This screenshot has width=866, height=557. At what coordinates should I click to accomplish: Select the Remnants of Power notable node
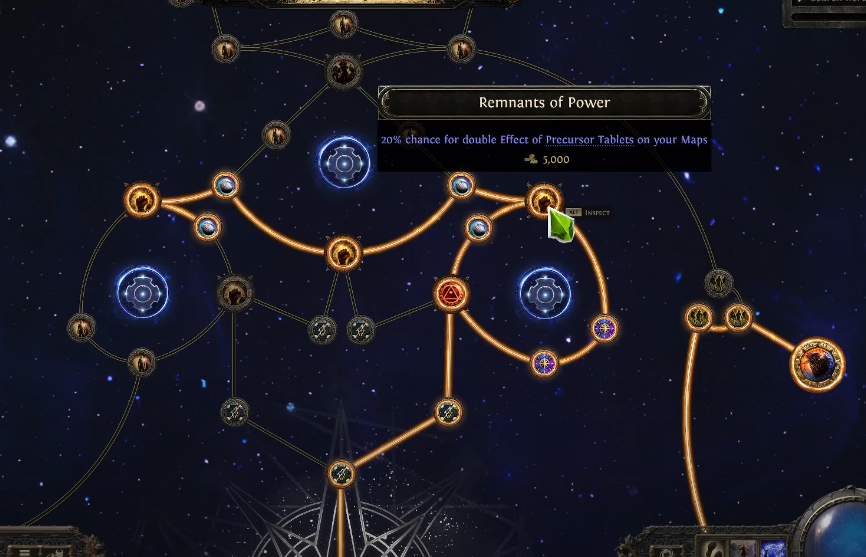pyautogui.click(x=543, y=200)
